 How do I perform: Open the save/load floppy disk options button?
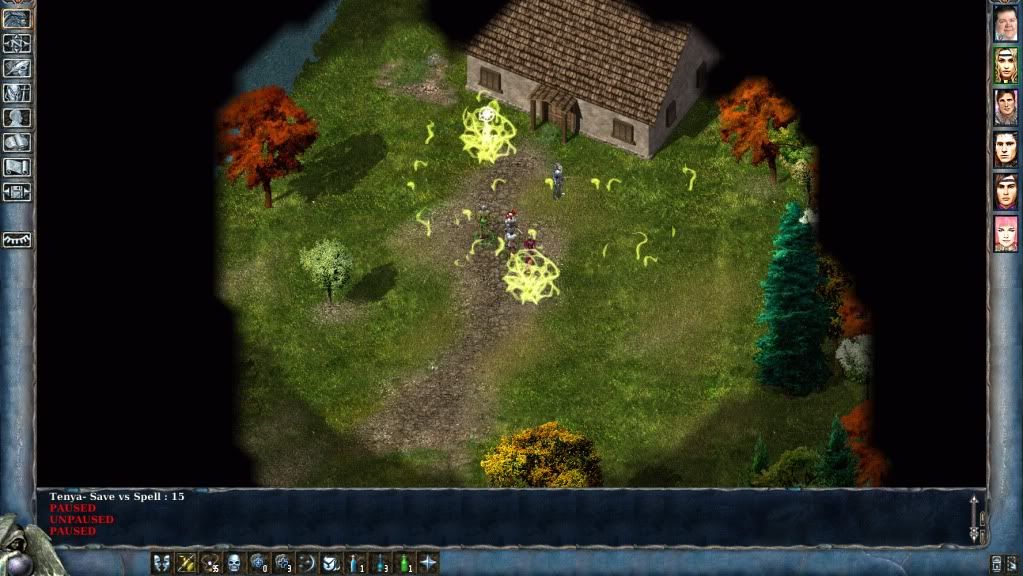(x=17, y=191)
